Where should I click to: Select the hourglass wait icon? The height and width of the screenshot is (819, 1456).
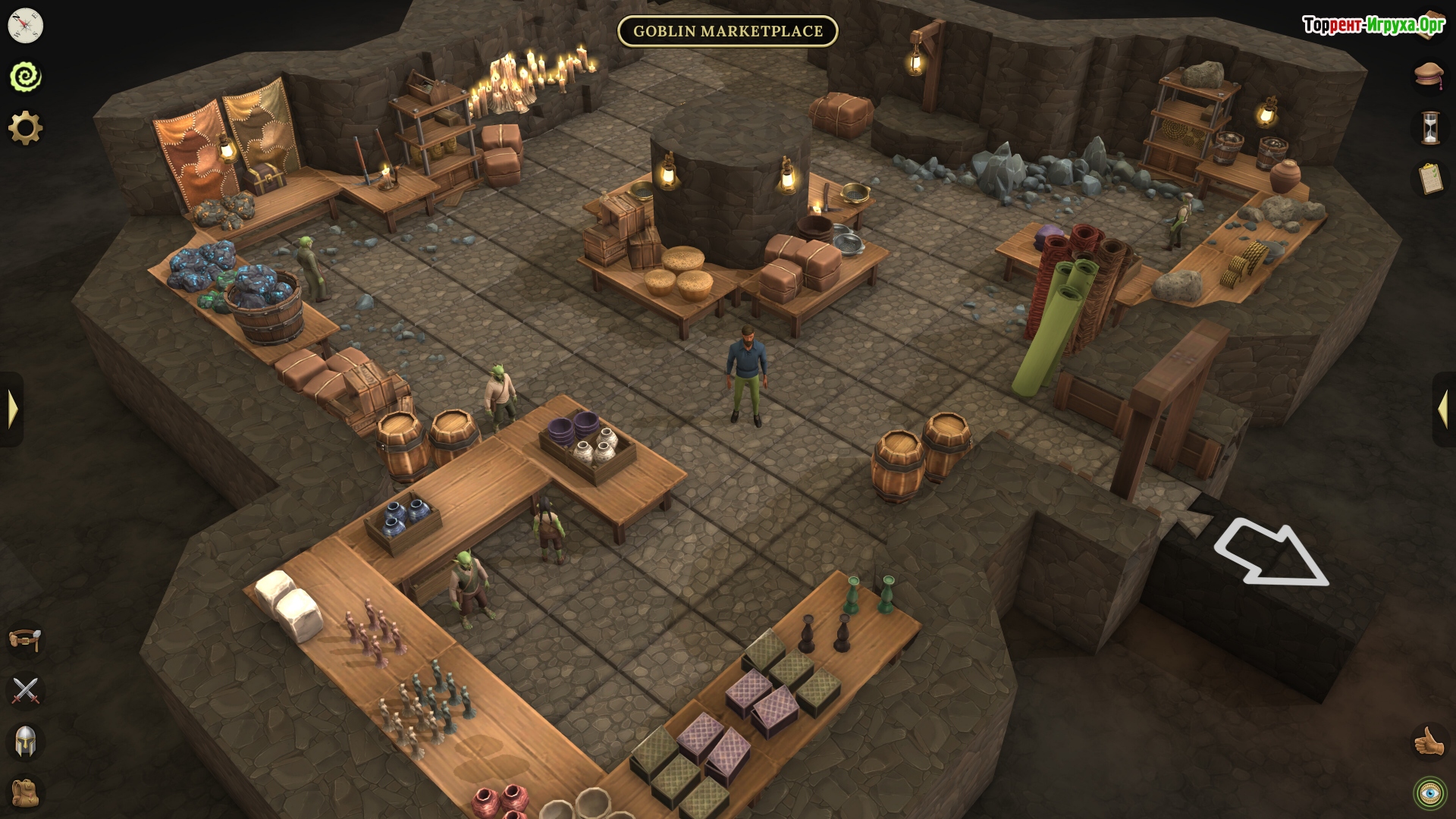1429,127
